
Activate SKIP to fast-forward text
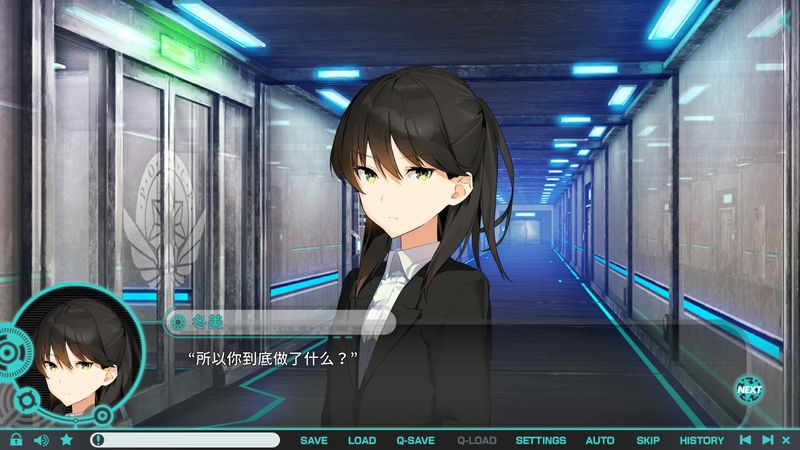coord(648,440)
